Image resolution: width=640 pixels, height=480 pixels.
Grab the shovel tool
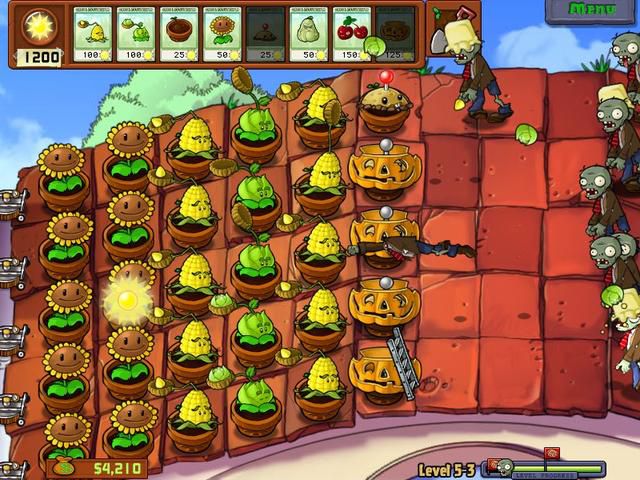coord(441,30)
